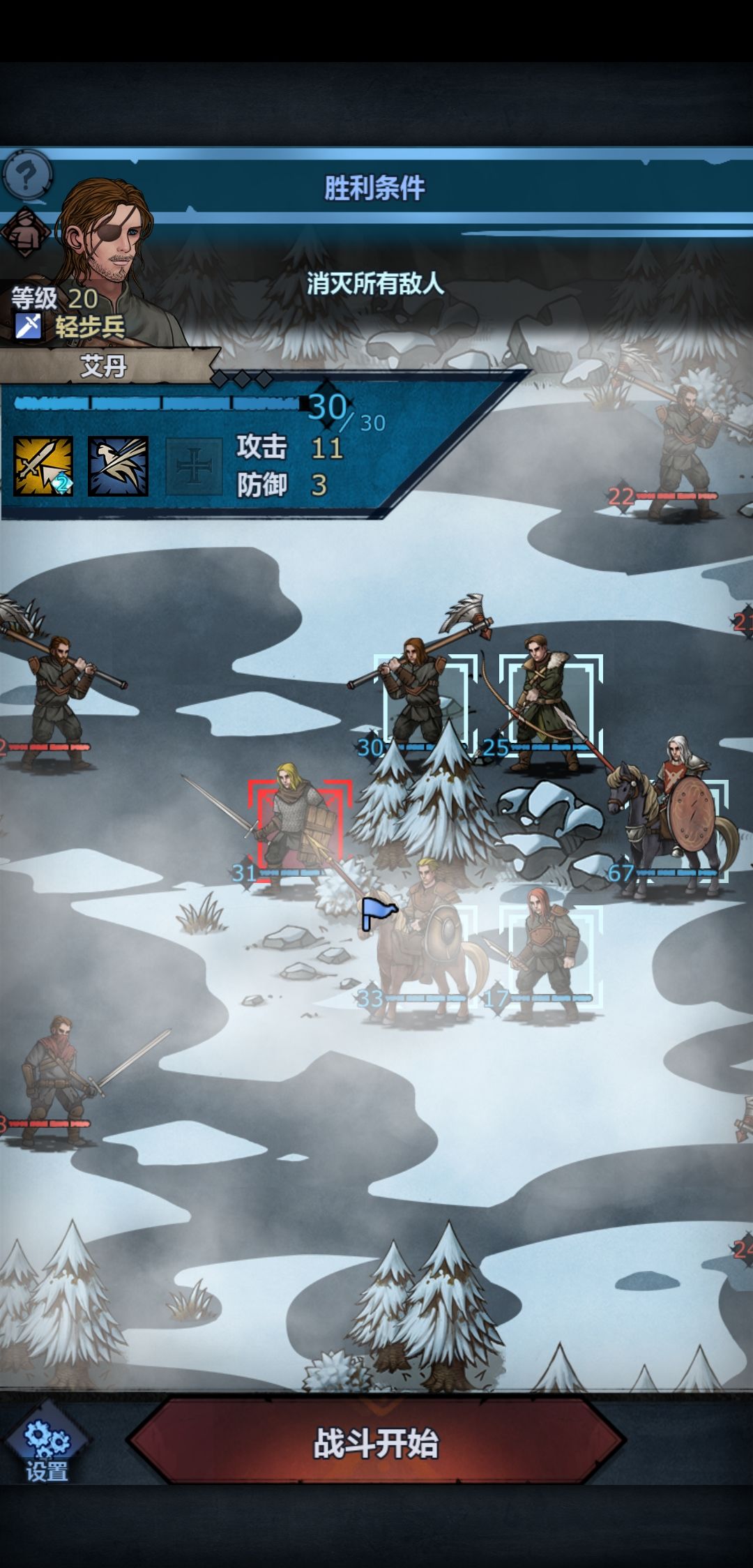Image resolution: width=753 pixels, height=1568 pixels.
Task: Select the blue eagle strike skill icon
Action: 118,466
